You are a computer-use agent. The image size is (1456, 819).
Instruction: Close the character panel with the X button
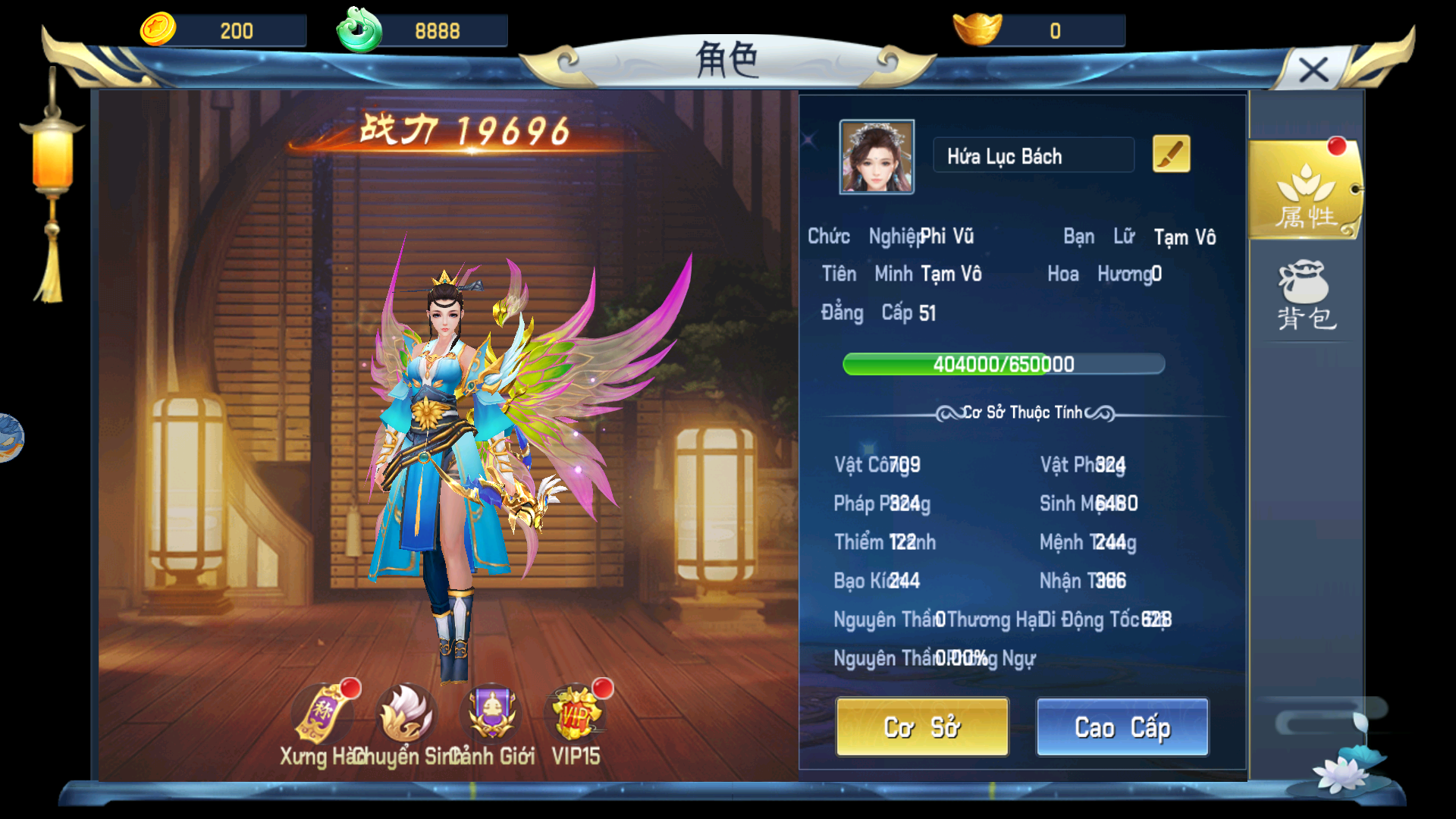[1313, 71]
